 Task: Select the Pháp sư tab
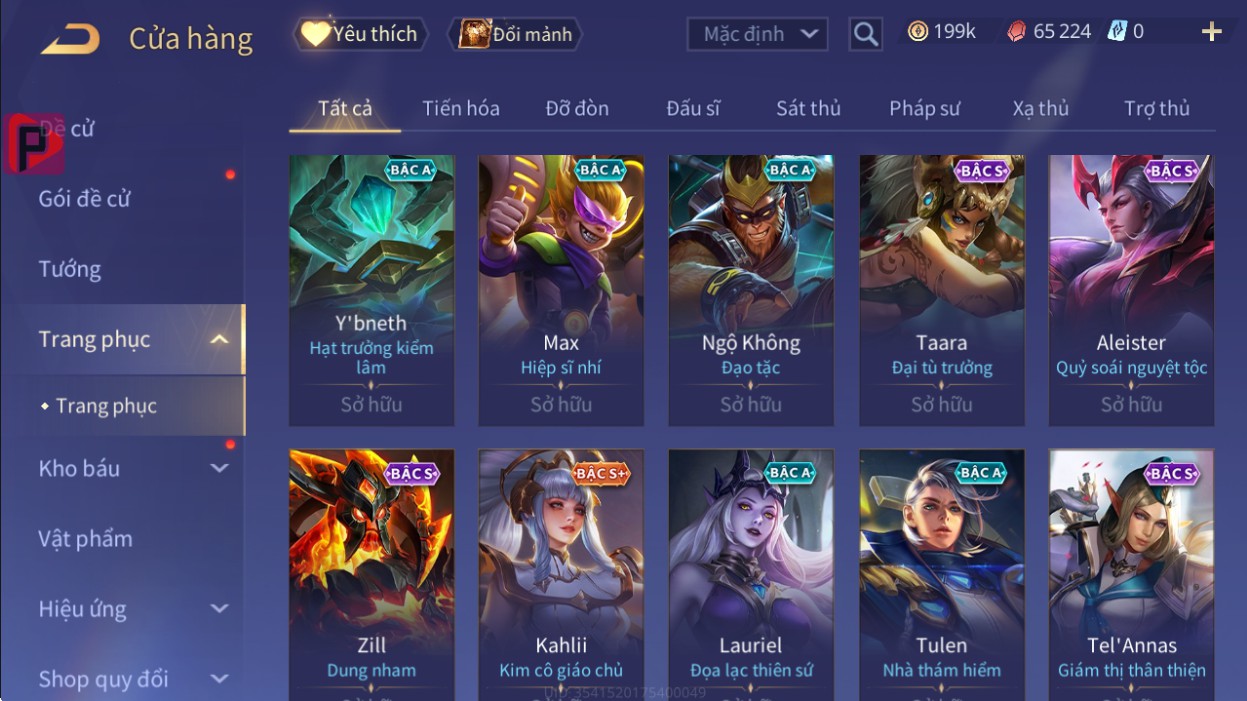pos(924,108)
